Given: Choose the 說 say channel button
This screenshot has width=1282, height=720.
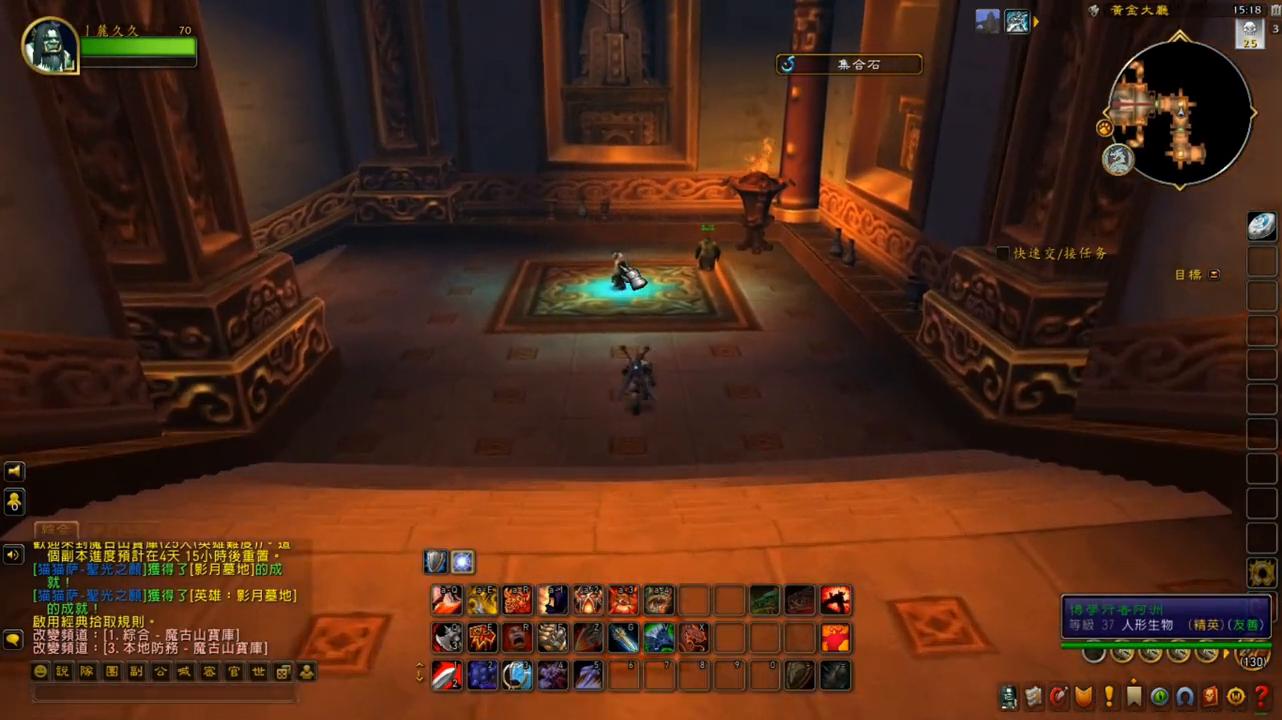Looking at the screenshot, I should click(63, 672).
